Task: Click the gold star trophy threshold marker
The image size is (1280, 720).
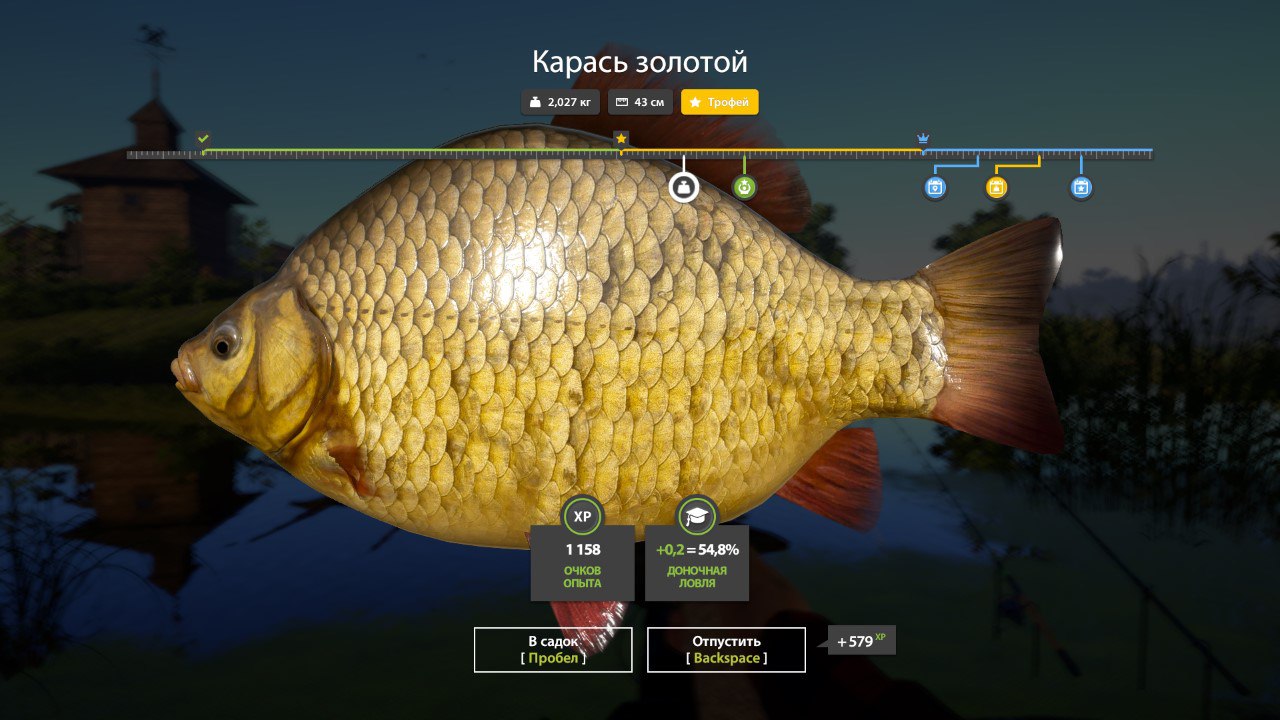Action: click(x=621, y=138)
